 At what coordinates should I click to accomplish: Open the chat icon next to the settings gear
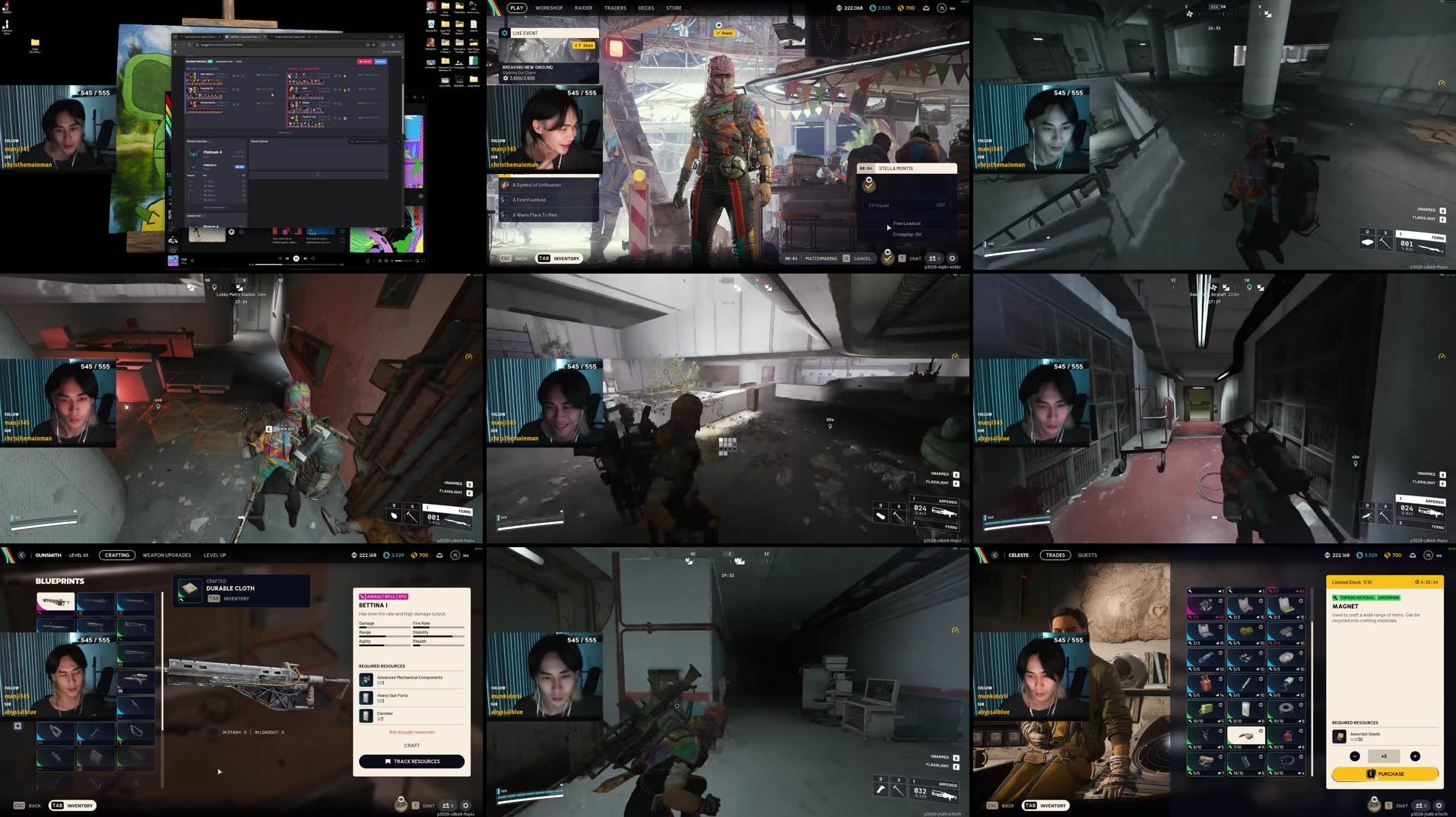(x=1401, y=805)
